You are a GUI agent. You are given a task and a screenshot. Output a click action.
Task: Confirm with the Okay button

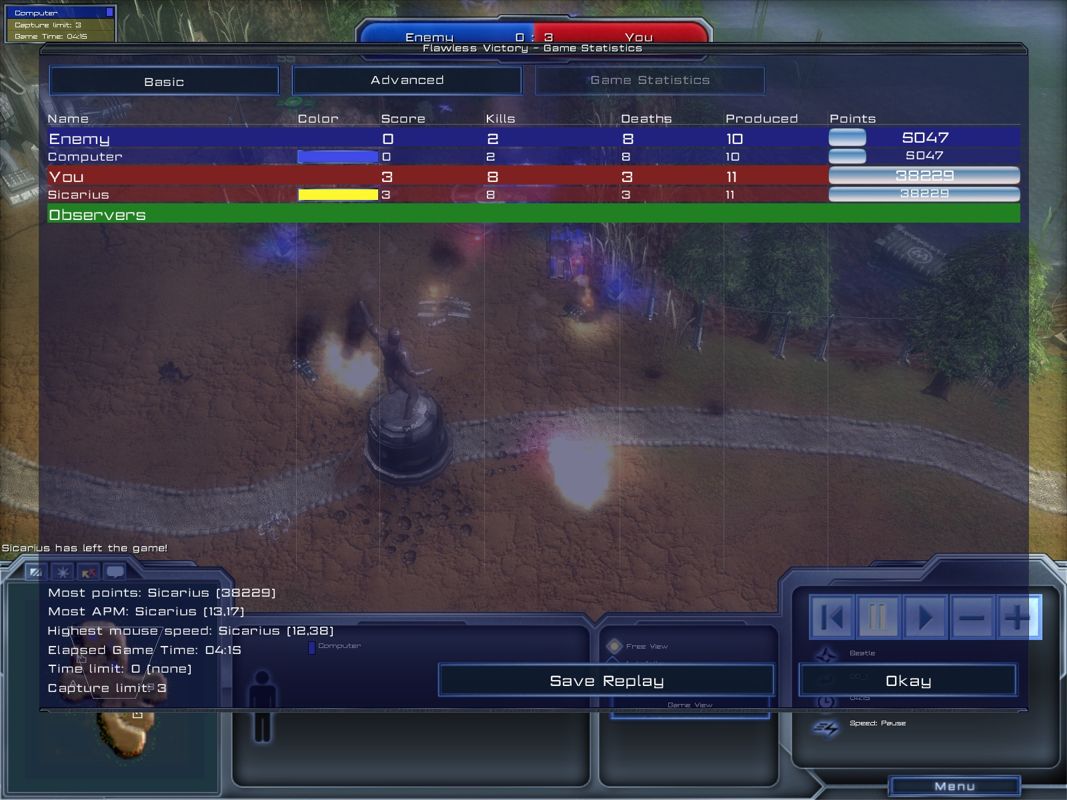907,681
